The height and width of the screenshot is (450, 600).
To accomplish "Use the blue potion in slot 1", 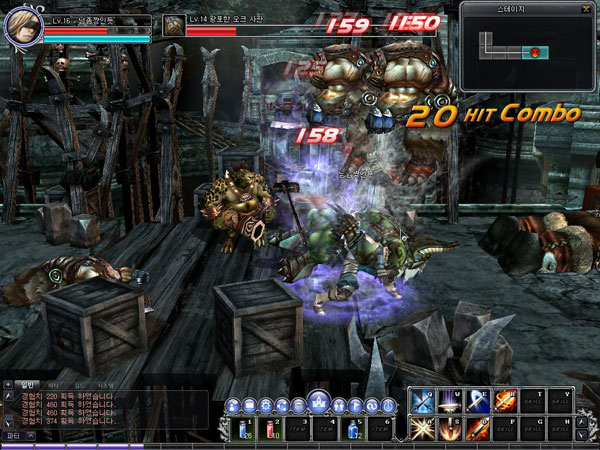I will [244, 429].
